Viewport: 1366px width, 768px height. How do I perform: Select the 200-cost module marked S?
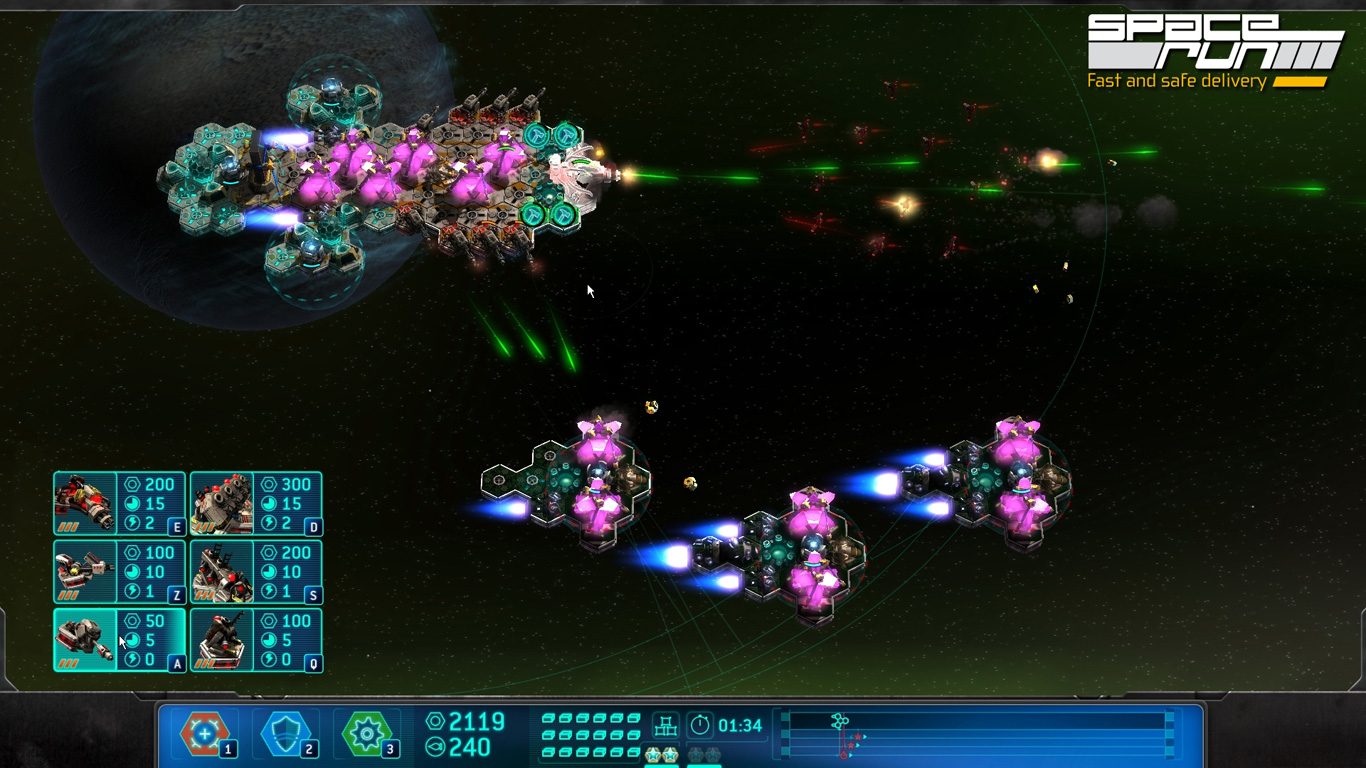pyautogui.click(x=256, y=572)
